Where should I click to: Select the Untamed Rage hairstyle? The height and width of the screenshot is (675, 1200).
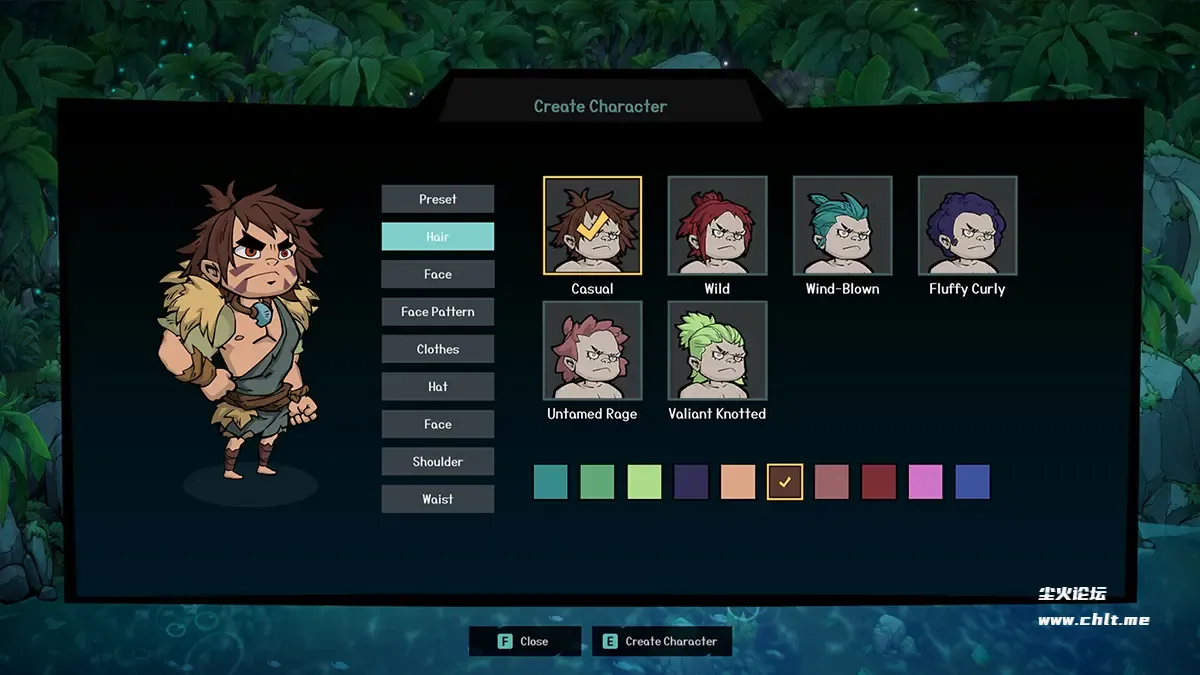pos(592,351)
